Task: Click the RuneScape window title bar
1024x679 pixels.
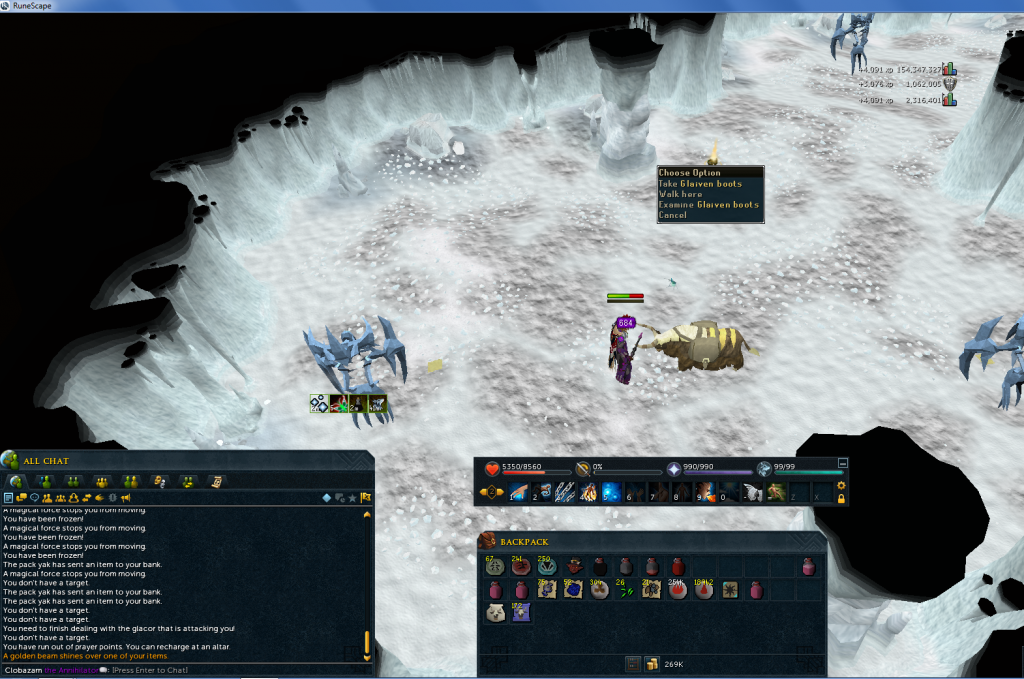Action: (500, 6)
